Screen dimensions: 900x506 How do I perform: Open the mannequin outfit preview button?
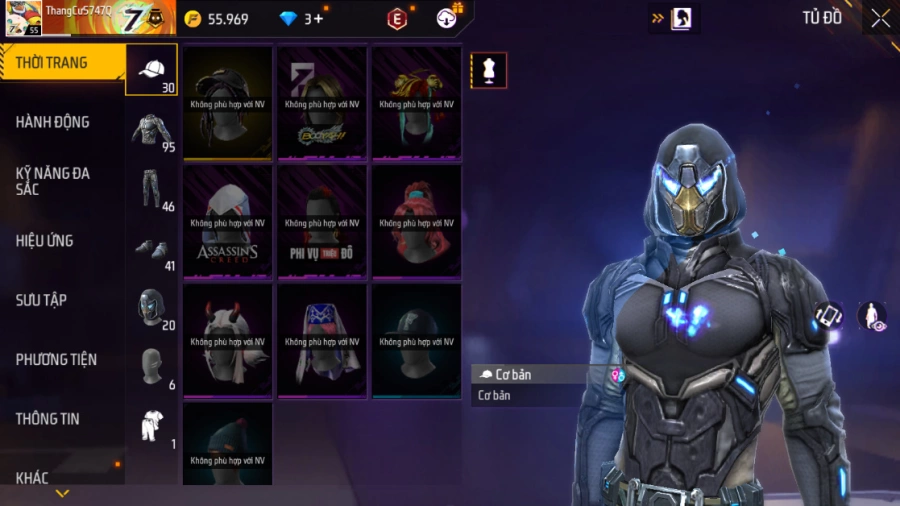click(x=488, y=70)
